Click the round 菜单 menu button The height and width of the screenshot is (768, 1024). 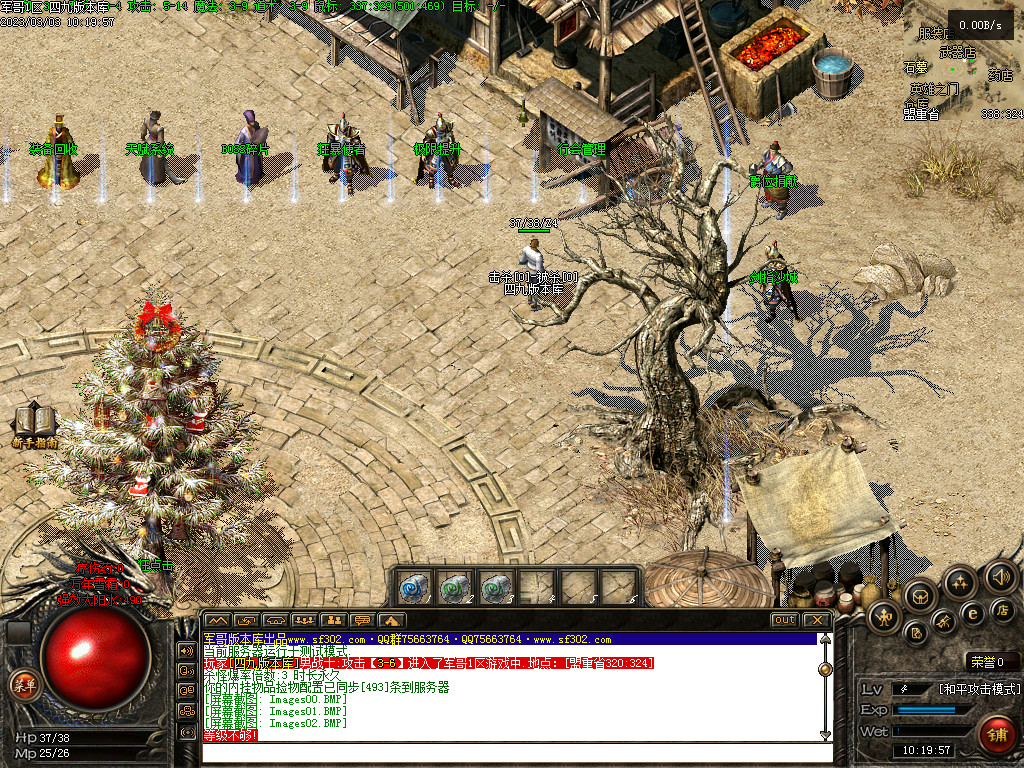[x=22, y=685]
